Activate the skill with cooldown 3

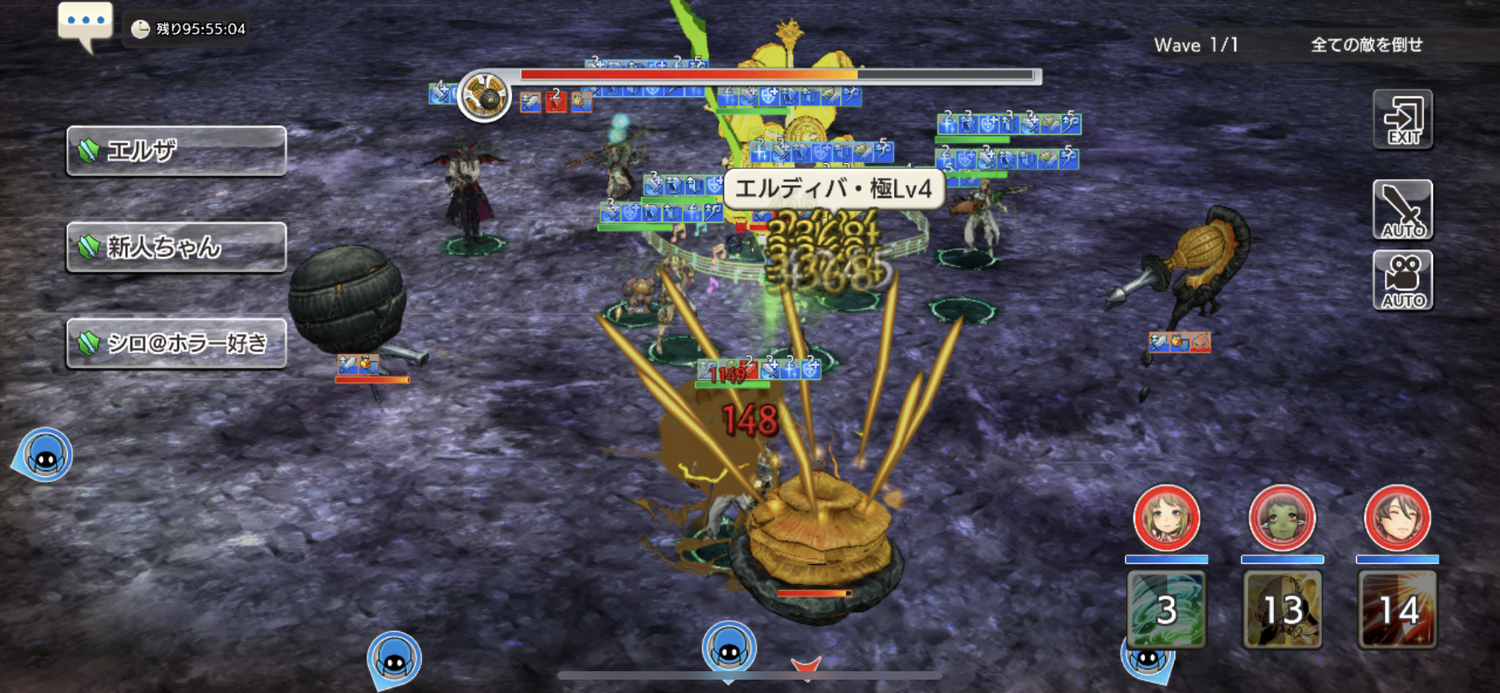point(1166,609)
